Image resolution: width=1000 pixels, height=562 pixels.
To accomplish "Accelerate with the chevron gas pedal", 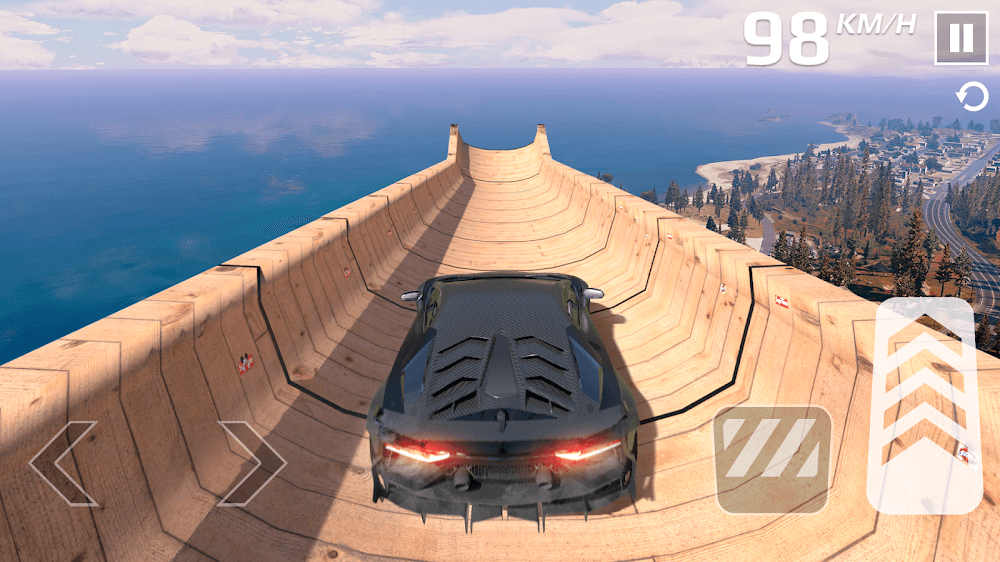I will click(925, 406).
